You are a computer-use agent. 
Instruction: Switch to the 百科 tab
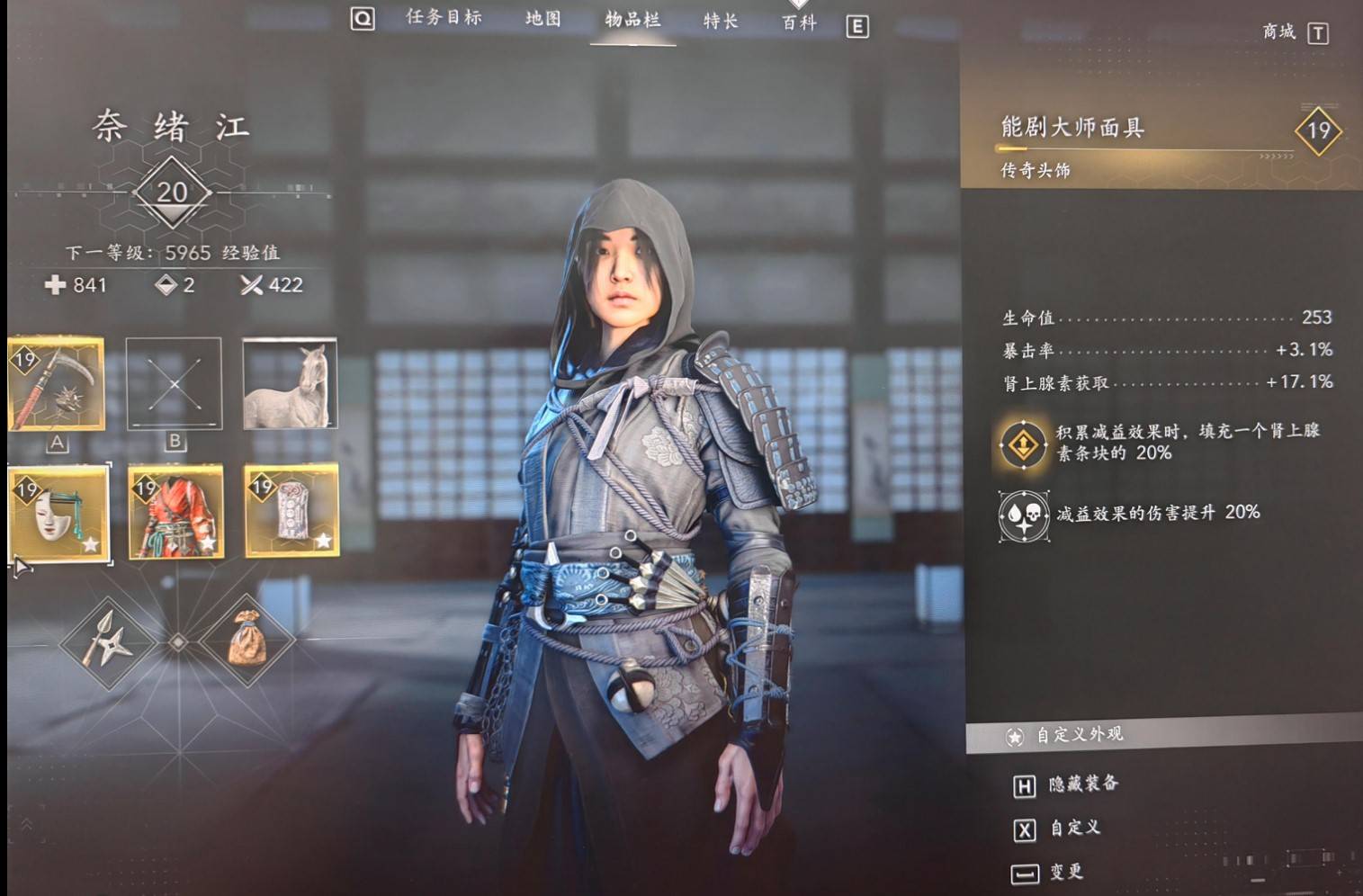(x=799, y=23)
